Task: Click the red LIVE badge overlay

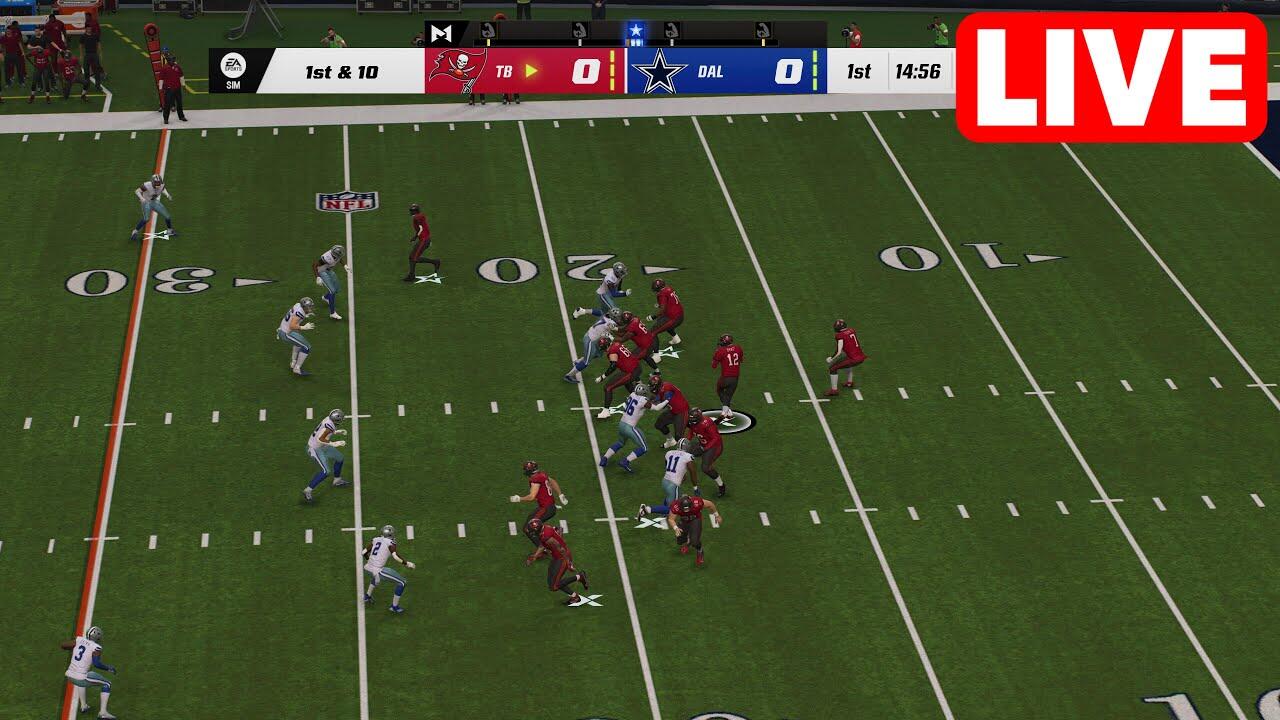Action: coord(1111,77)
